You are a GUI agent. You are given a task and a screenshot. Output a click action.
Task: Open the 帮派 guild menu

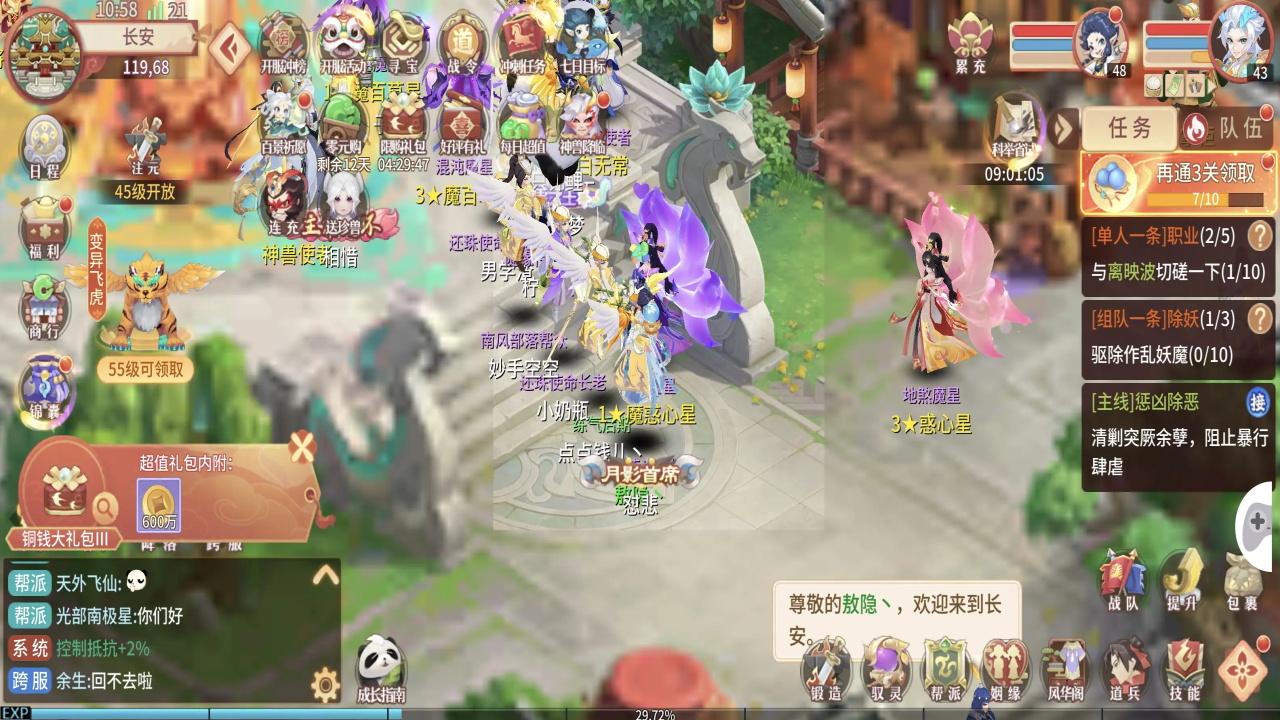tap(945, 668)
